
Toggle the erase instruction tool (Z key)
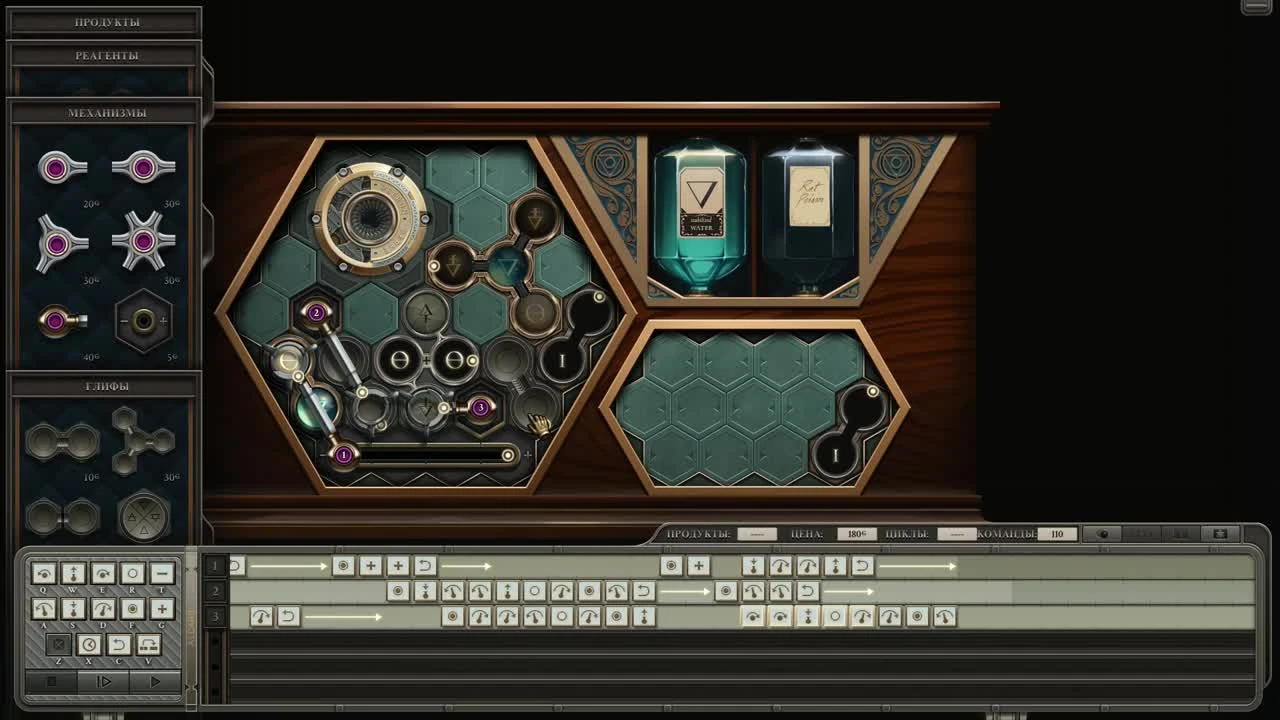pos(59,643)
